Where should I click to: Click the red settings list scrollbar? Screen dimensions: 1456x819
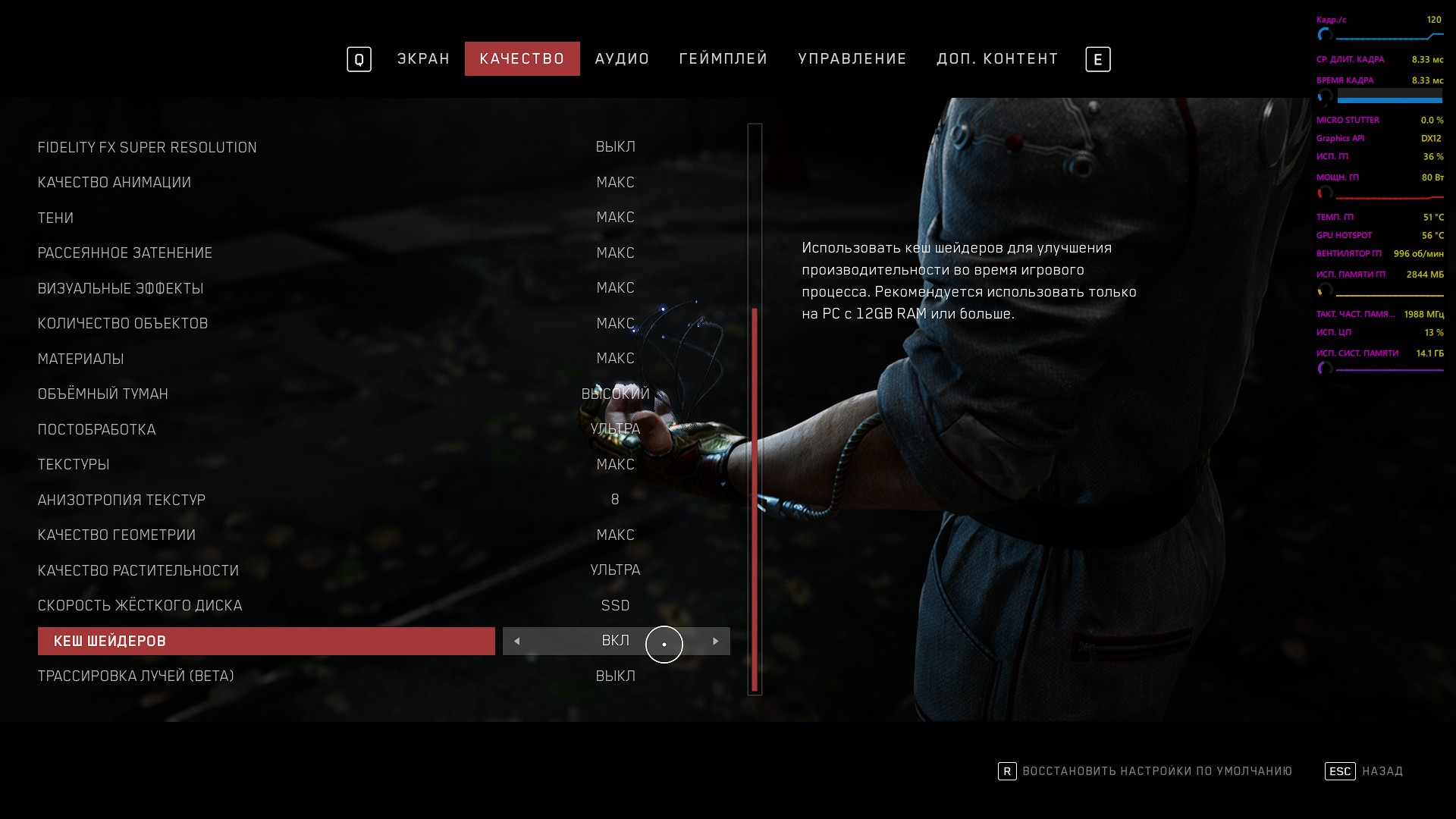[755, 500]
